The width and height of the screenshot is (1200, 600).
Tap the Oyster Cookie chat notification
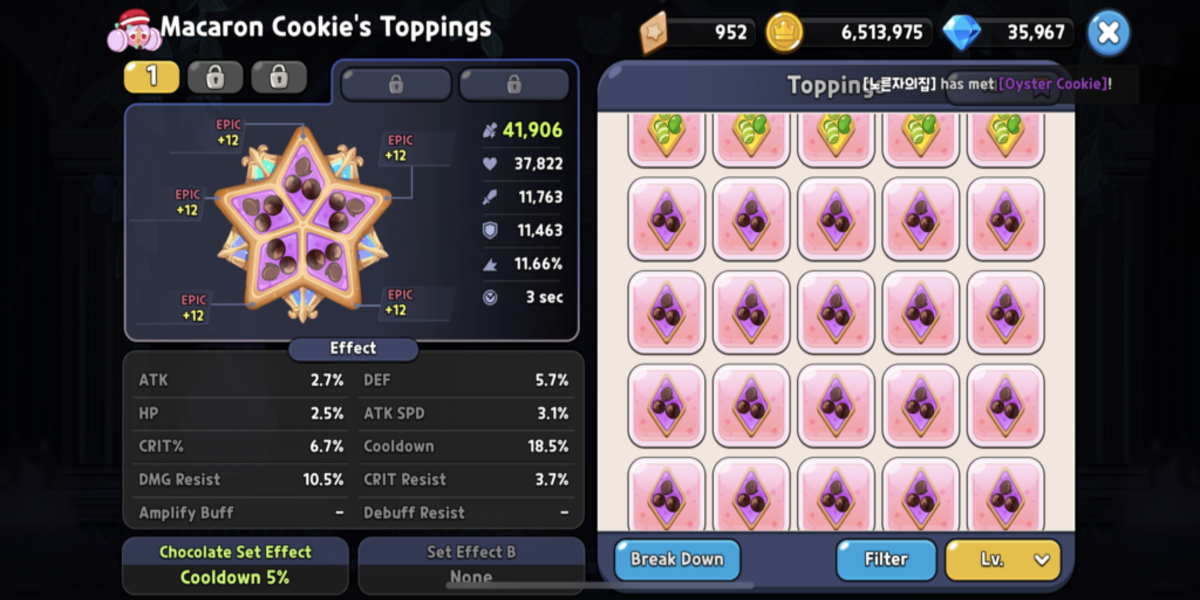click(x=986, y=84)
